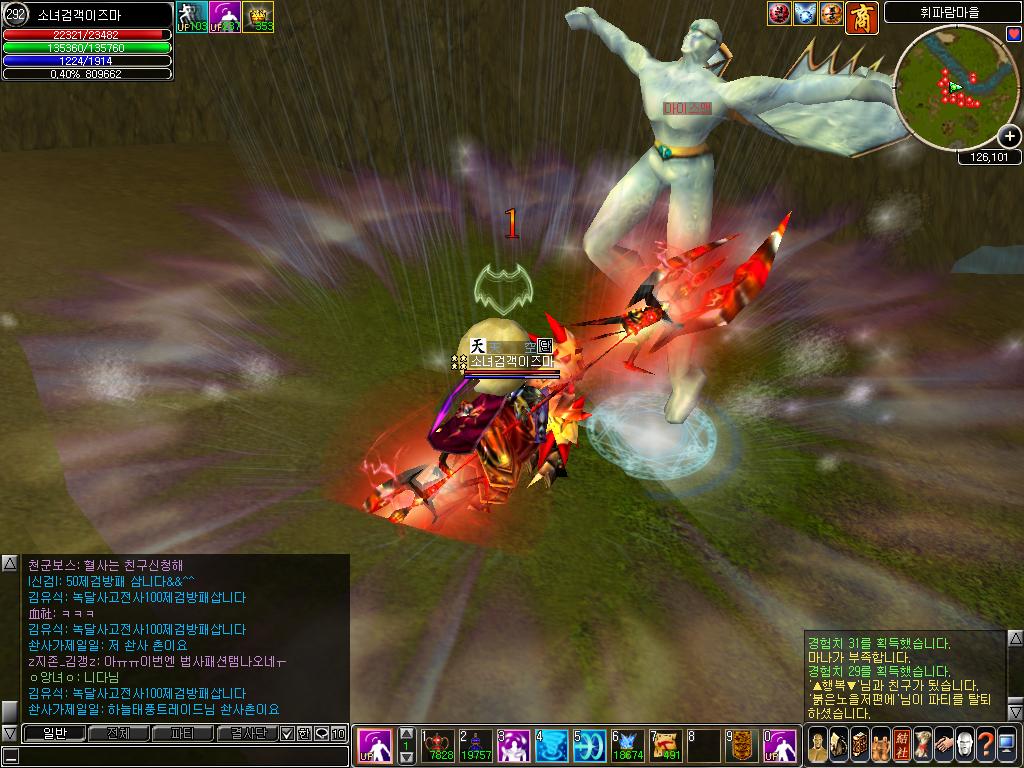Use the scroll item in hotbar slot 7
Viewport: 1024px width, 768px height.
[666, 746]
